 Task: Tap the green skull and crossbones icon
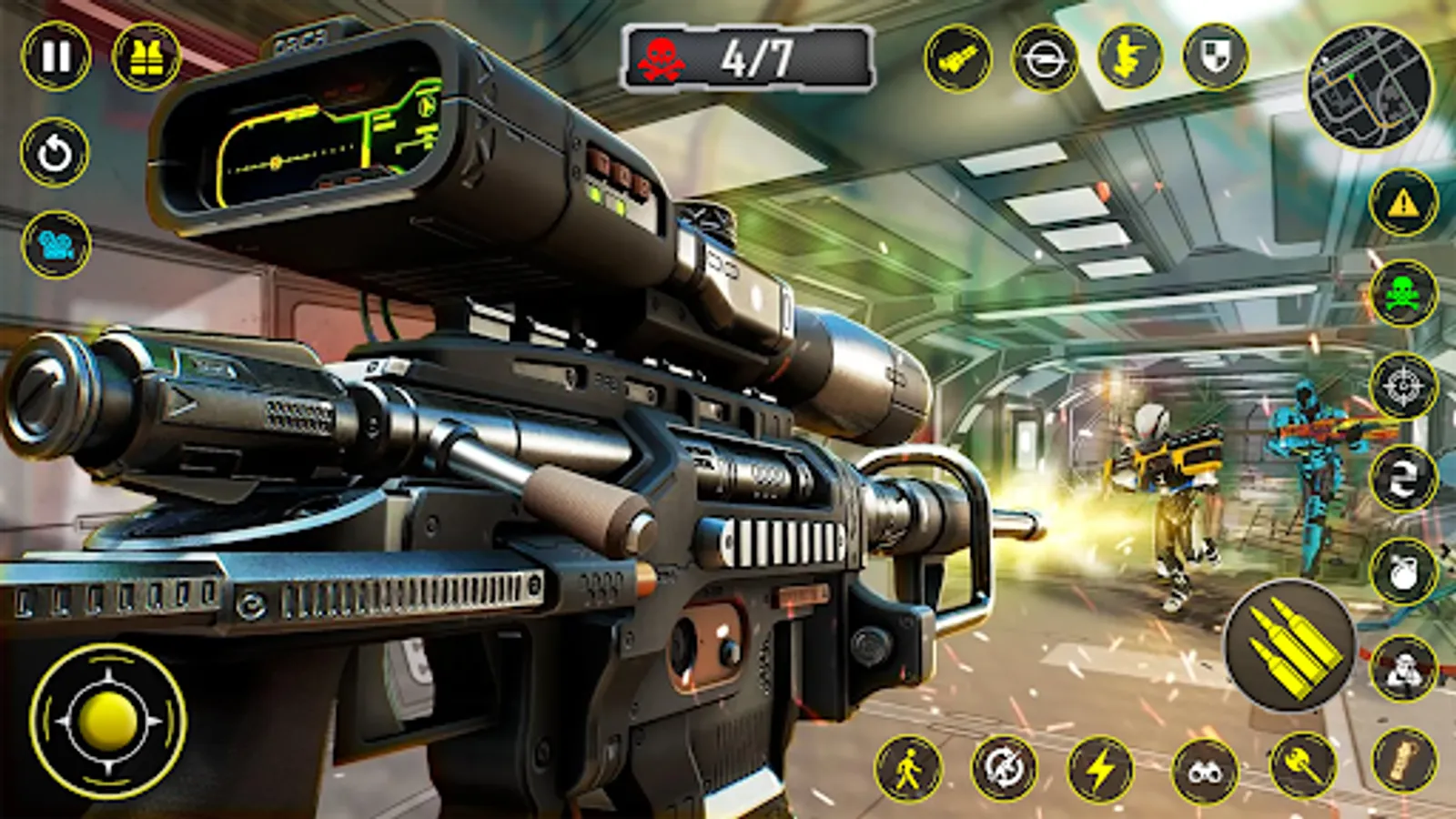tap(1403, 294)
